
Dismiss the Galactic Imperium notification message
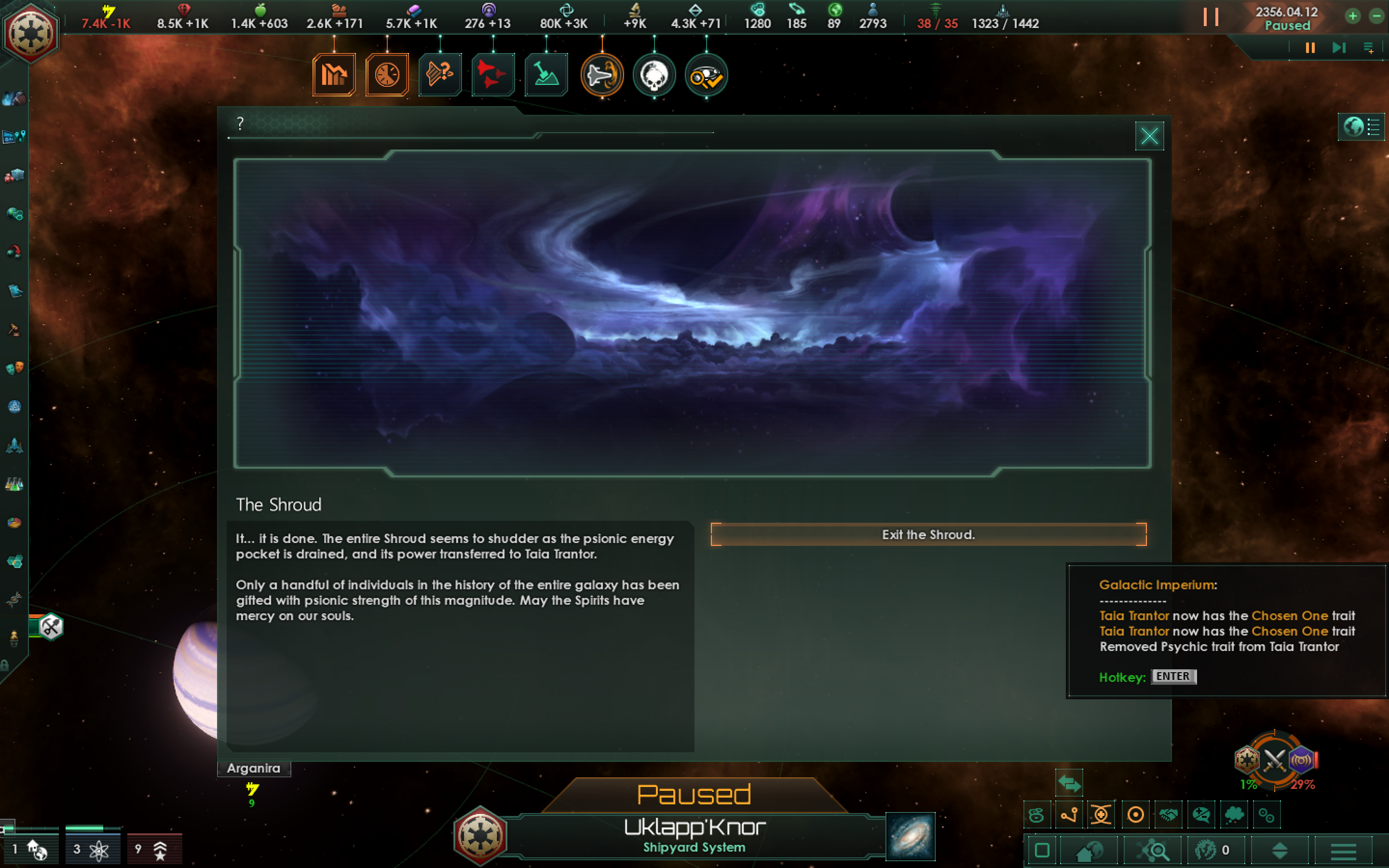[1228, 632]
